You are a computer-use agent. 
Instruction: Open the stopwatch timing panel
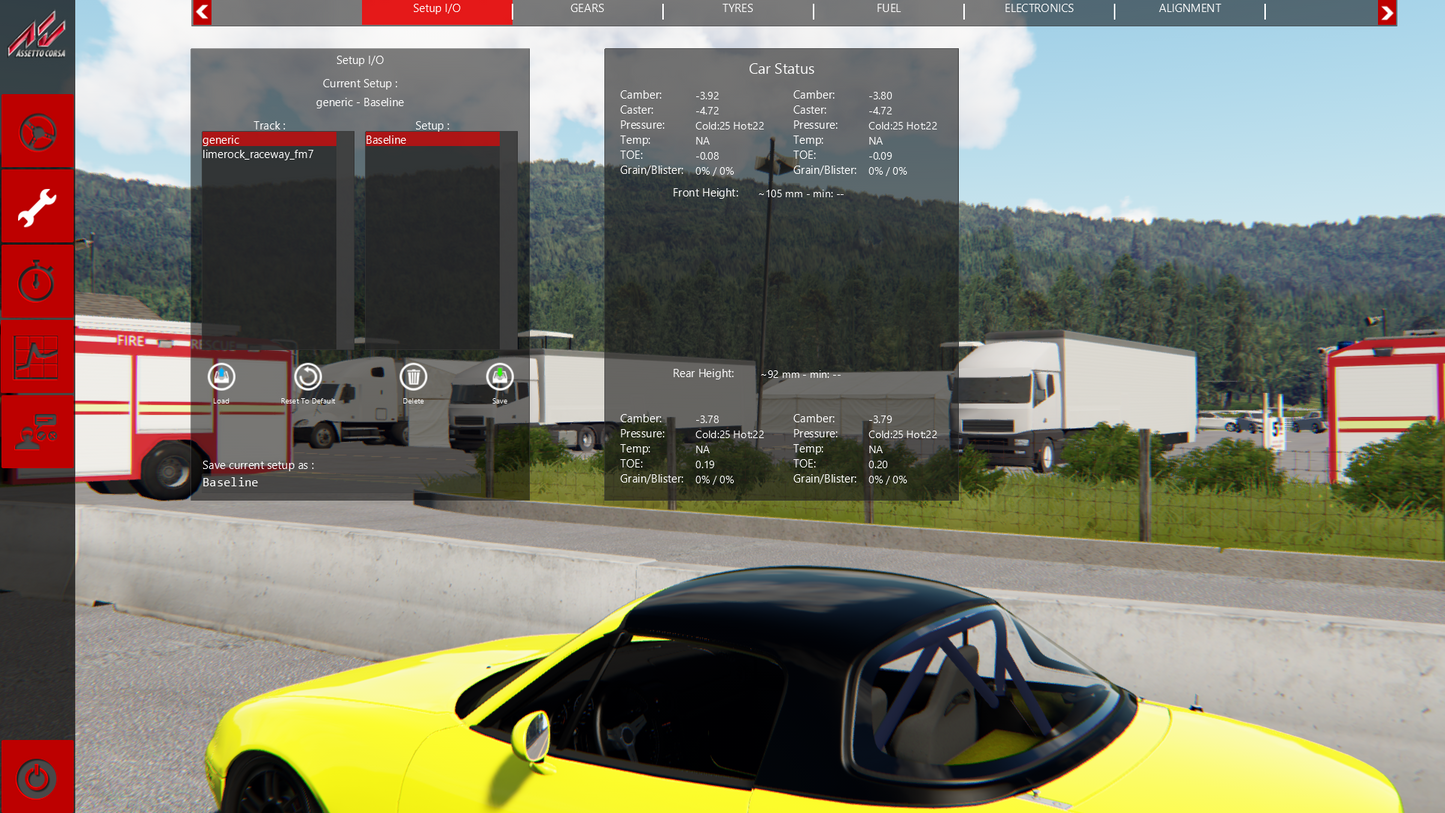pyautogui.click(x=36, y=281)
